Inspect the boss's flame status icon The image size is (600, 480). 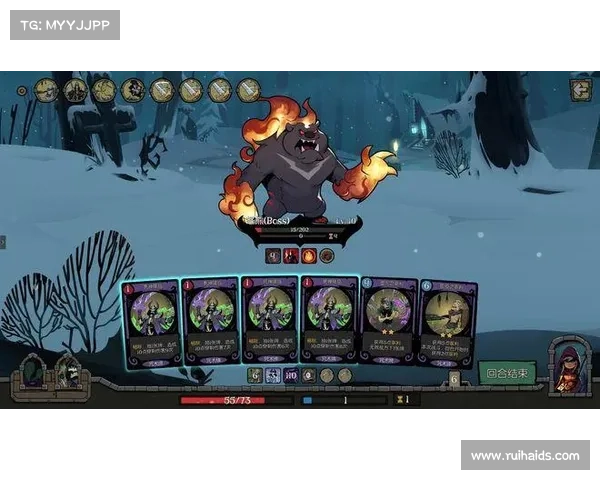(308, 256)
